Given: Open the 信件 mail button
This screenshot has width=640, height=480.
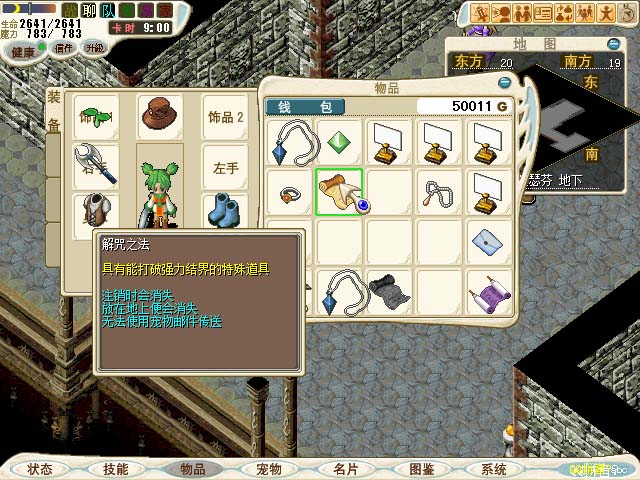Looking at the screenshot, I should (x=63, y=49).
